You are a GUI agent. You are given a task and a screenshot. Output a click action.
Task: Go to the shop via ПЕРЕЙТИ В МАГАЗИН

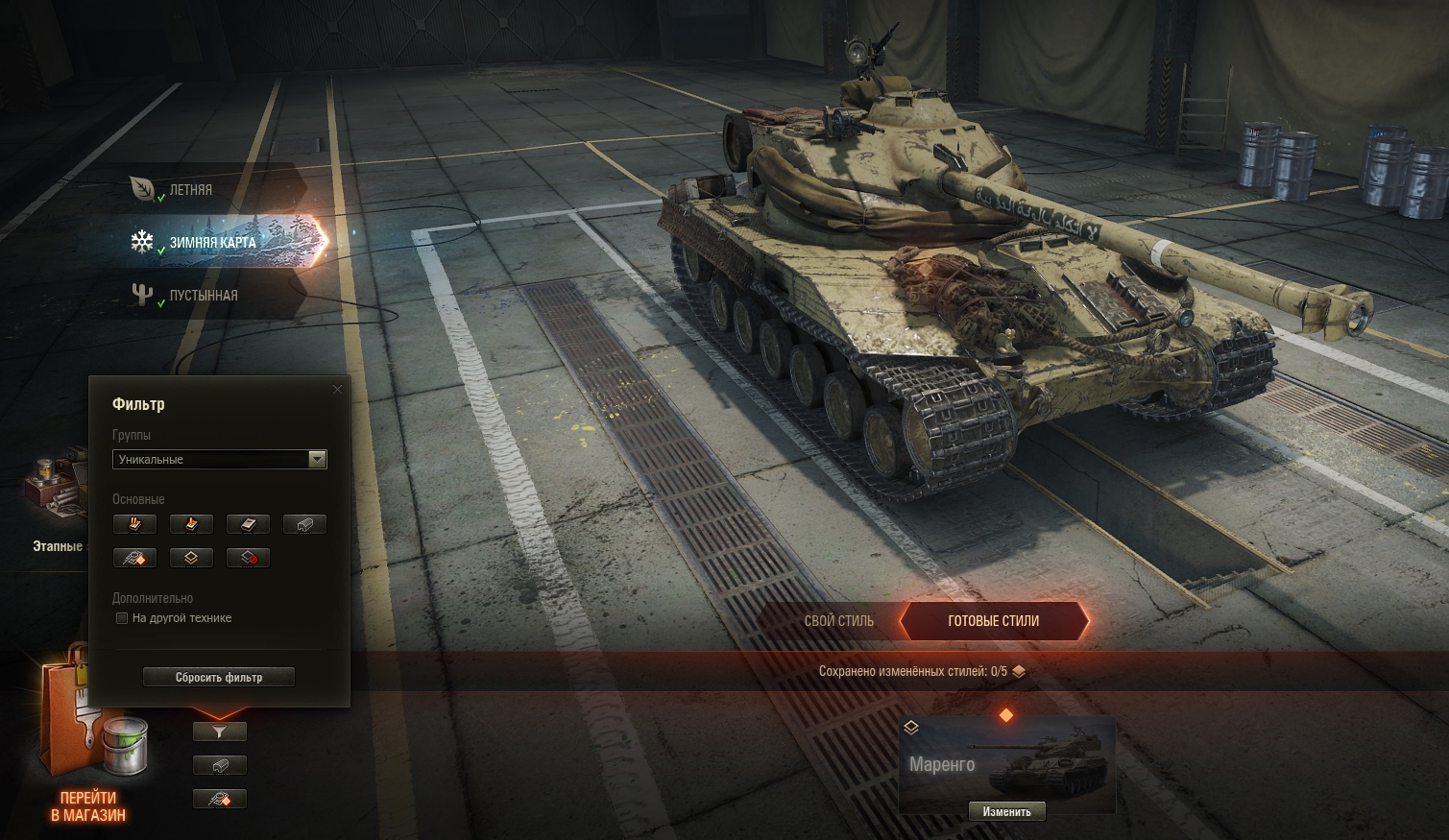(88, 806)
